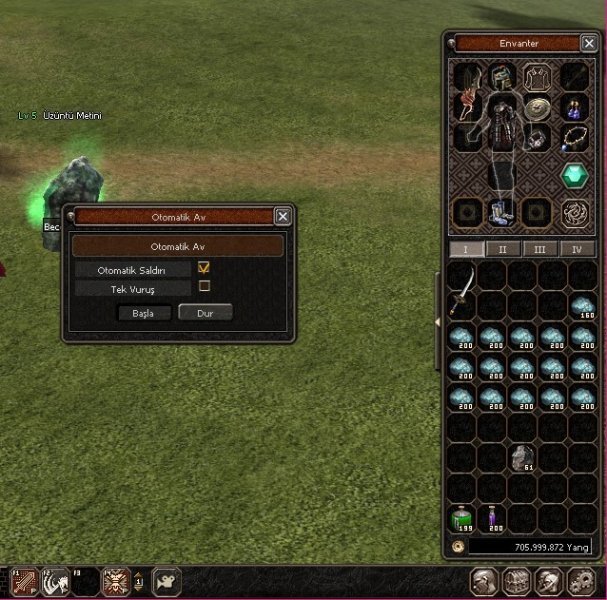607x600 pixels.
Task: Select inventory page I tab
Action: pyautogui.click(x=465, y=249)
